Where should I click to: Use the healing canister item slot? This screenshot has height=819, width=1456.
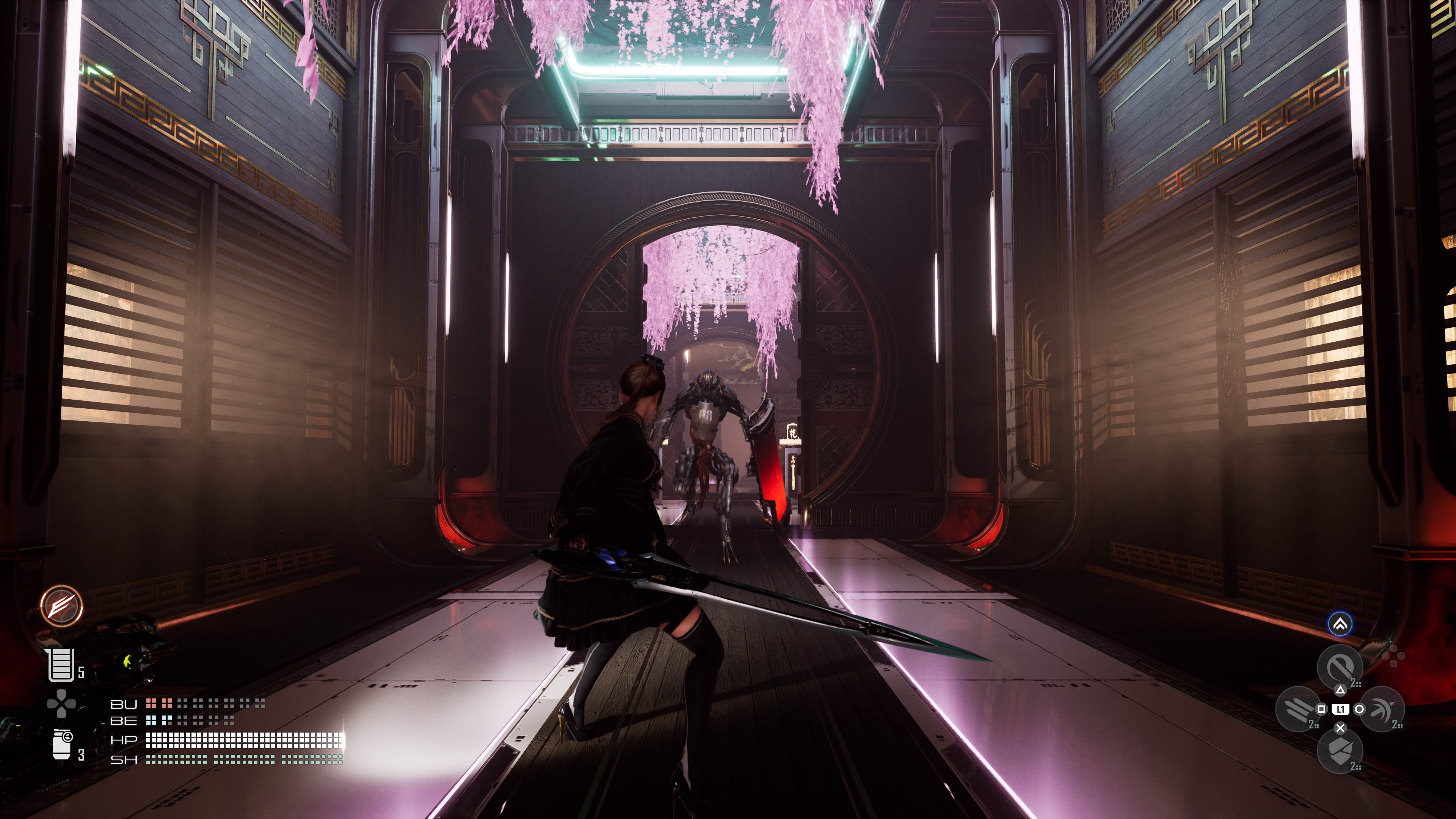tap(61, 665)
